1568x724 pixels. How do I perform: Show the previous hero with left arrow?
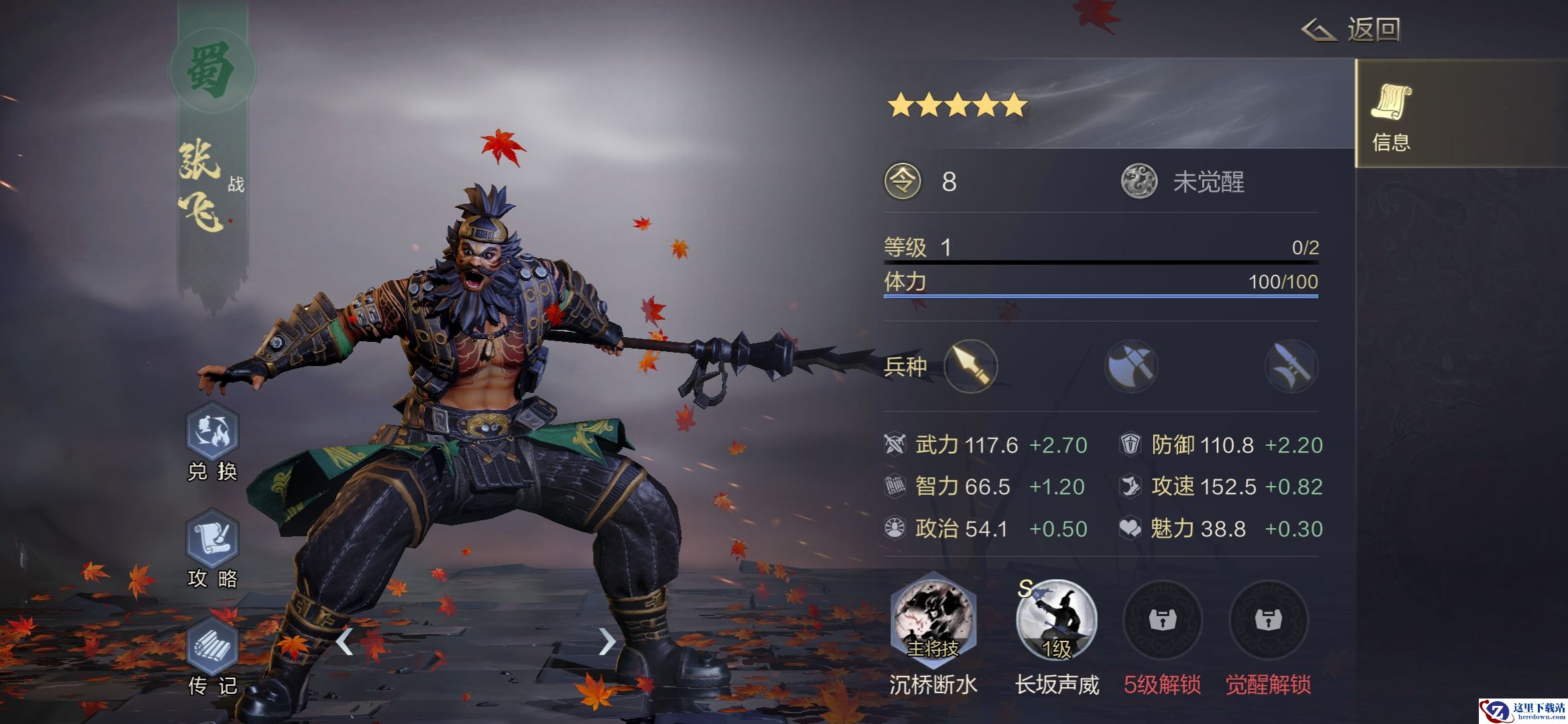(344, 642)
